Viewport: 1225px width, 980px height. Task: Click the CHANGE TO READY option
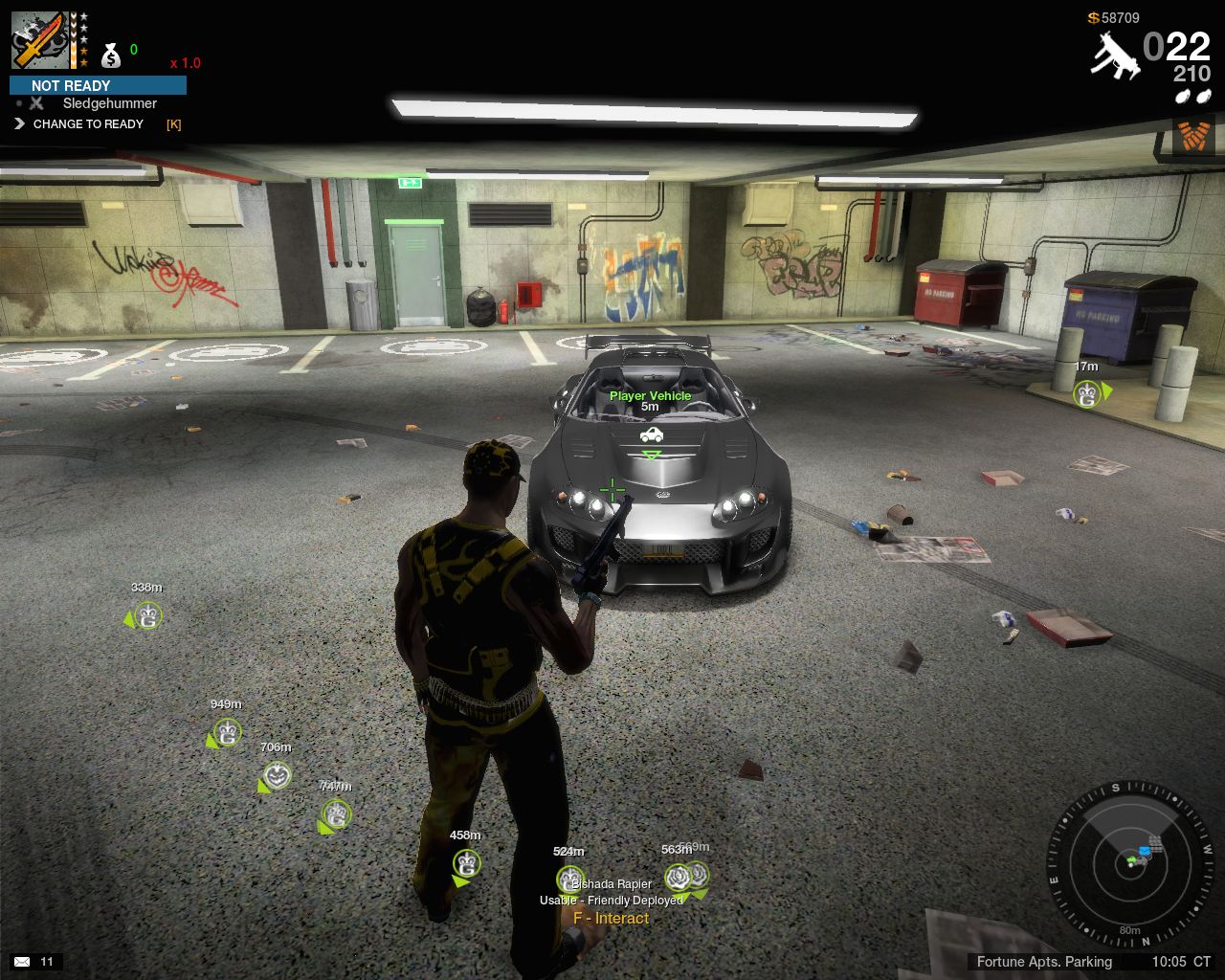(87, 124)
